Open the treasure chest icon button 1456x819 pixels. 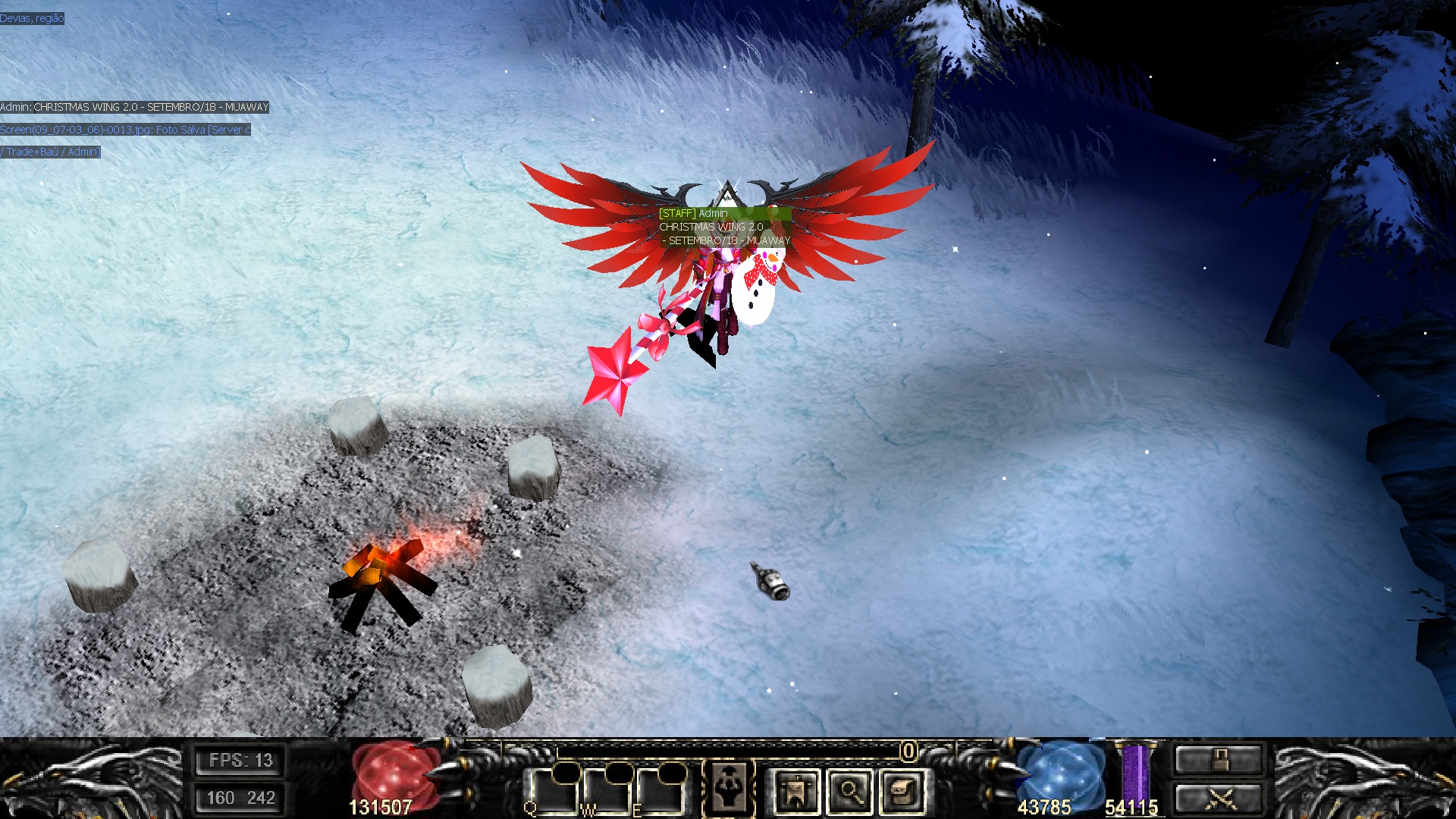(902, 792)
